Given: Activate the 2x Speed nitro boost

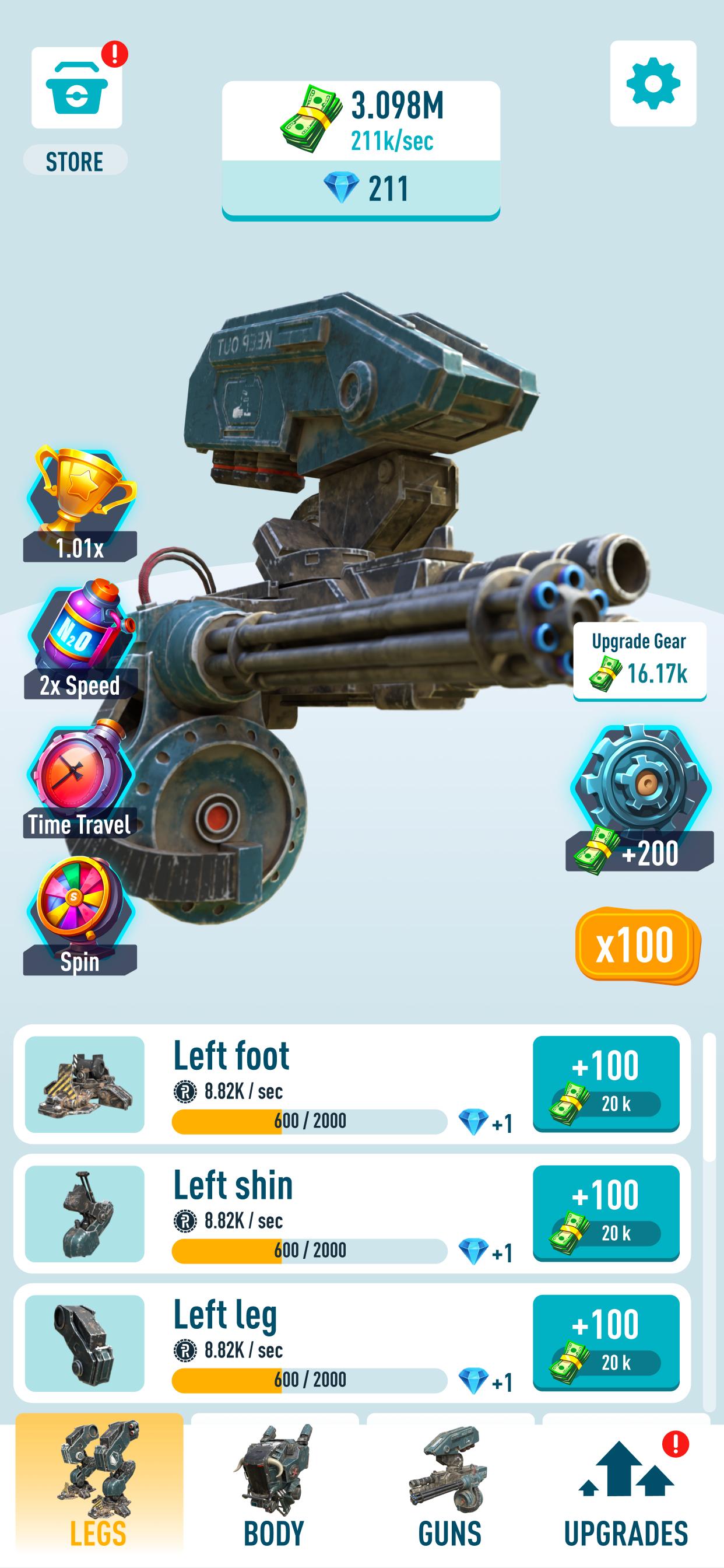Looking at the screenshot, I should [80, 639].
